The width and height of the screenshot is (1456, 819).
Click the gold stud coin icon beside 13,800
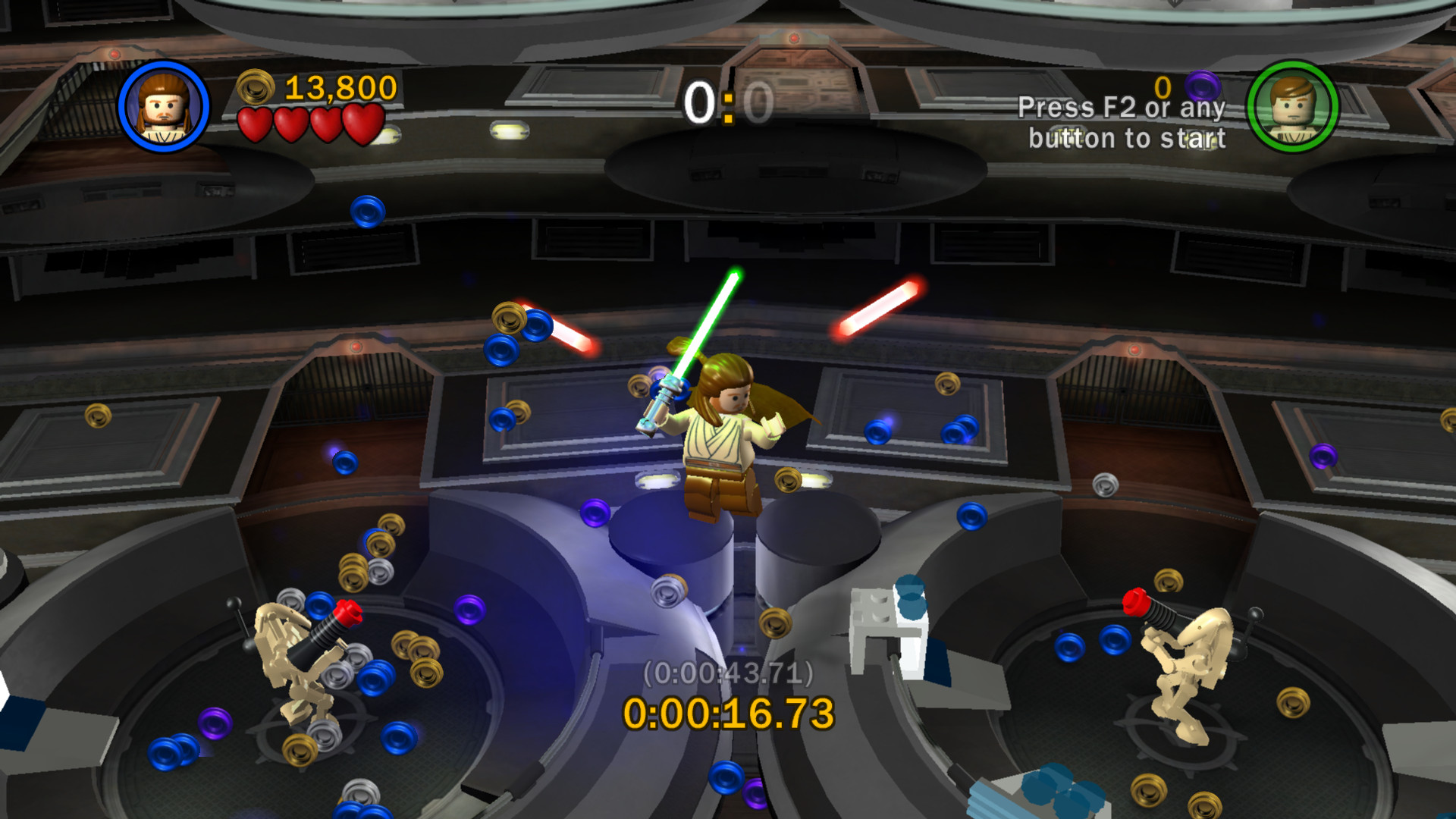pos(255,89)
